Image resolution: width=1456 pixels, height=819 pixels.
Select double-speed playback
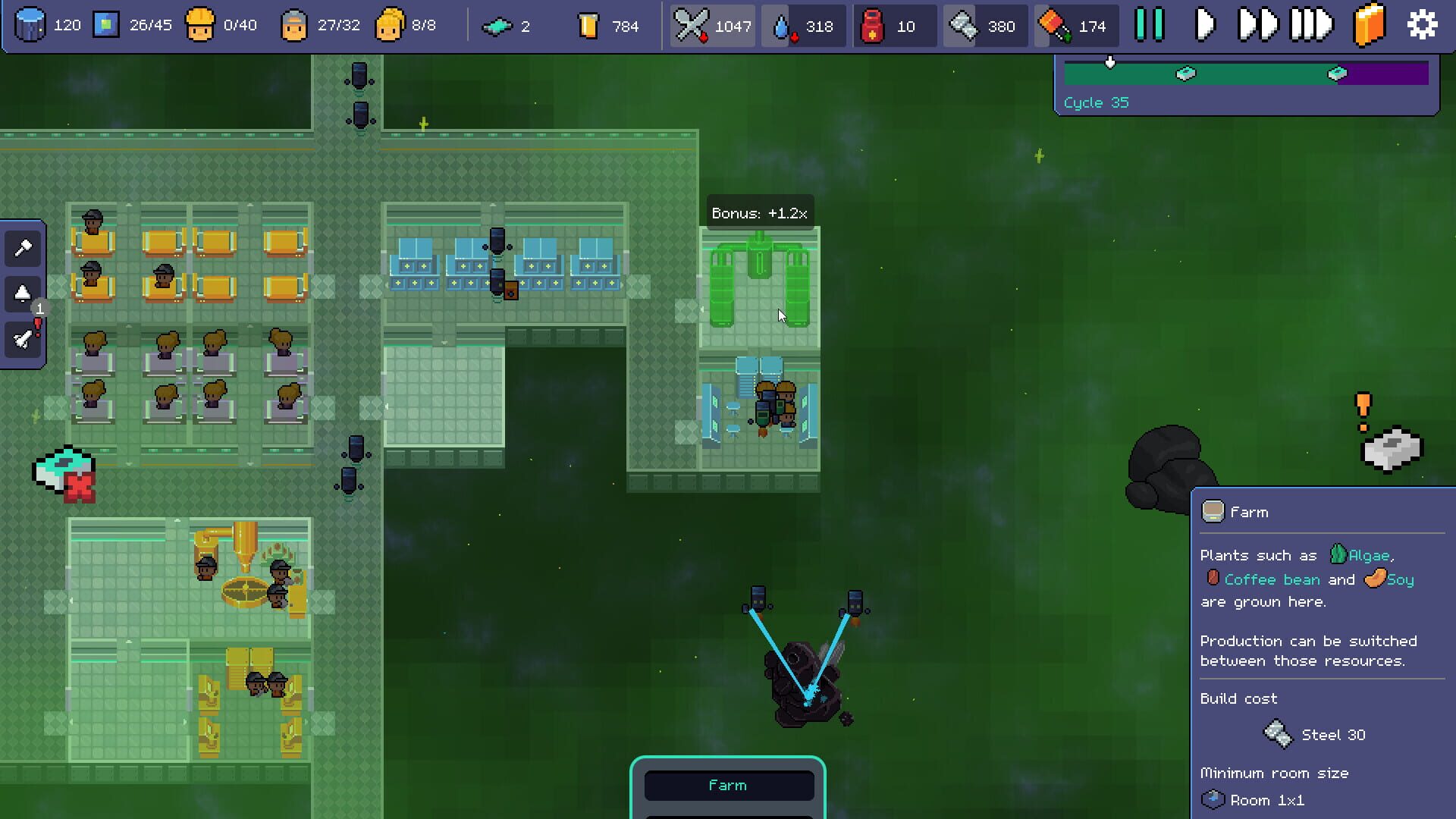coord(1258,24)
